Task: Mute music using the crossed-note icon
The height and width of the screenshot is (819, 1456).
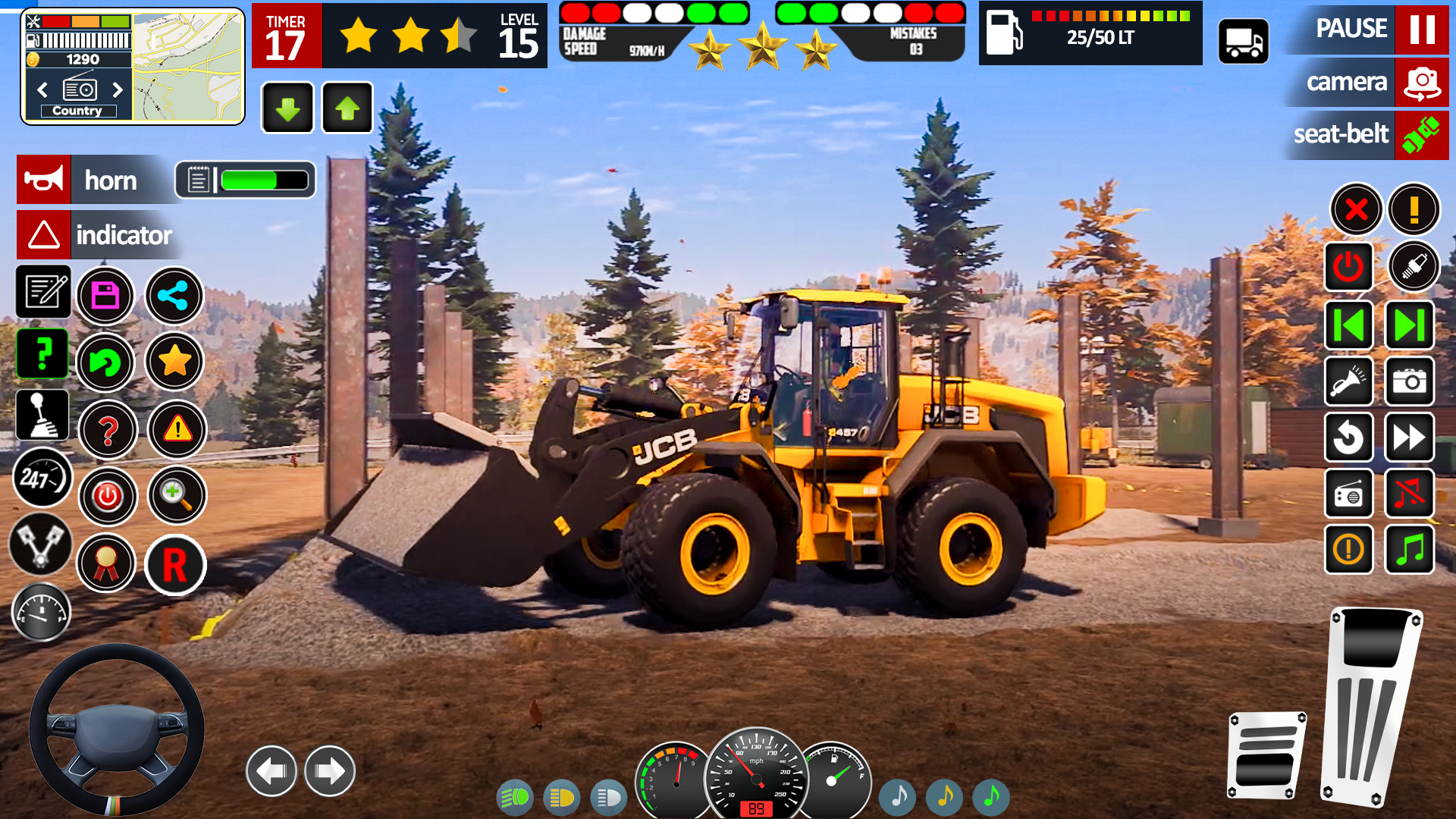Action: (x=1409, y=494)
